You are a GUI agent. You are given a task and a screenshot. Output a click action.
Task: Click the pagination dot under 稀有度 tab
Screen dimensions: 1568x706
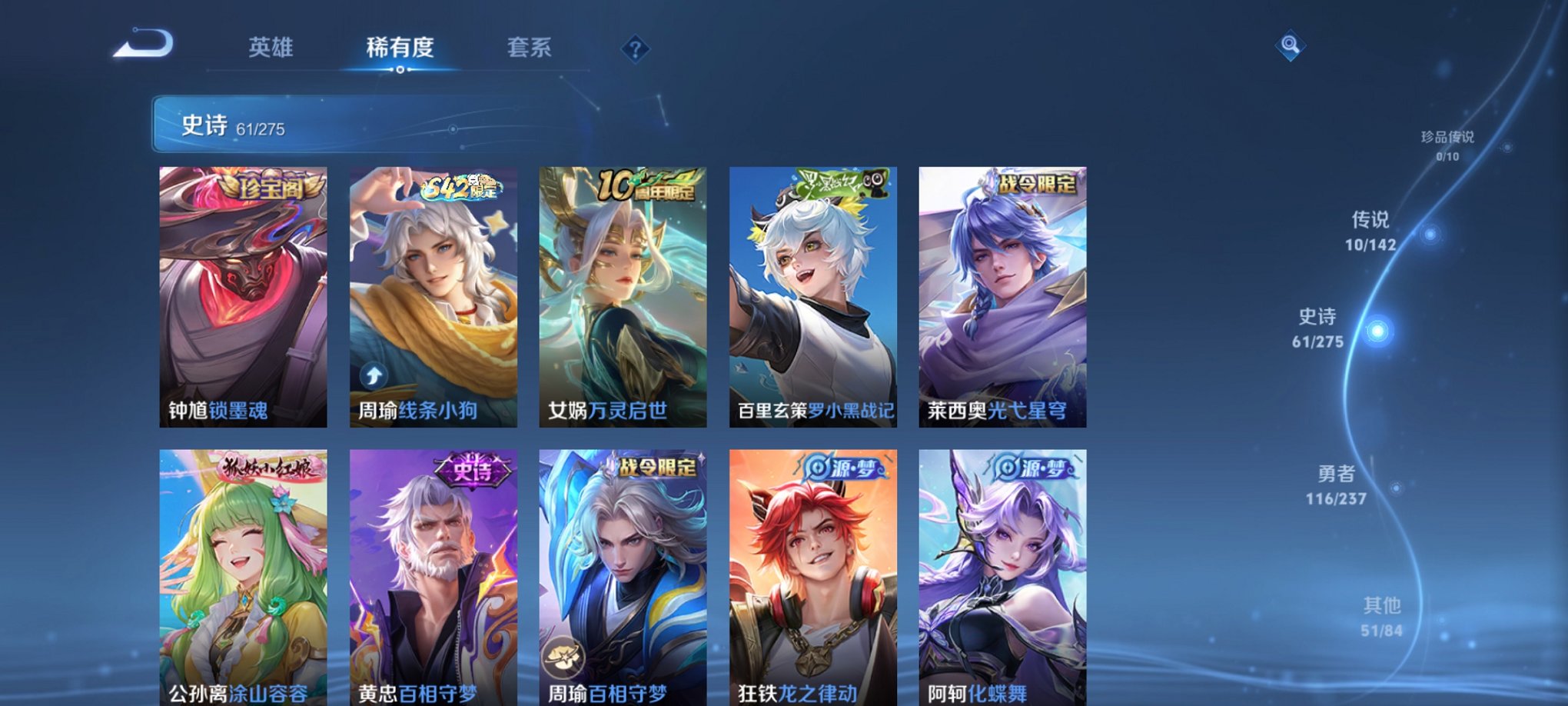pos(399,71)
